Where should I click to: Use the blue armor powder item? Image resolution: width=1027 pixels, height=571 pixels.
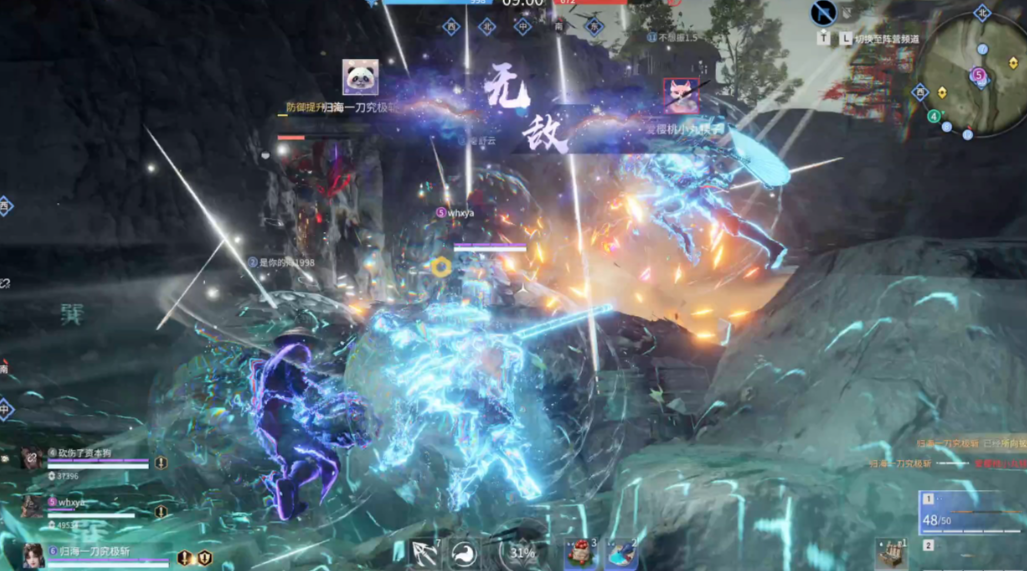coord(622,553)
